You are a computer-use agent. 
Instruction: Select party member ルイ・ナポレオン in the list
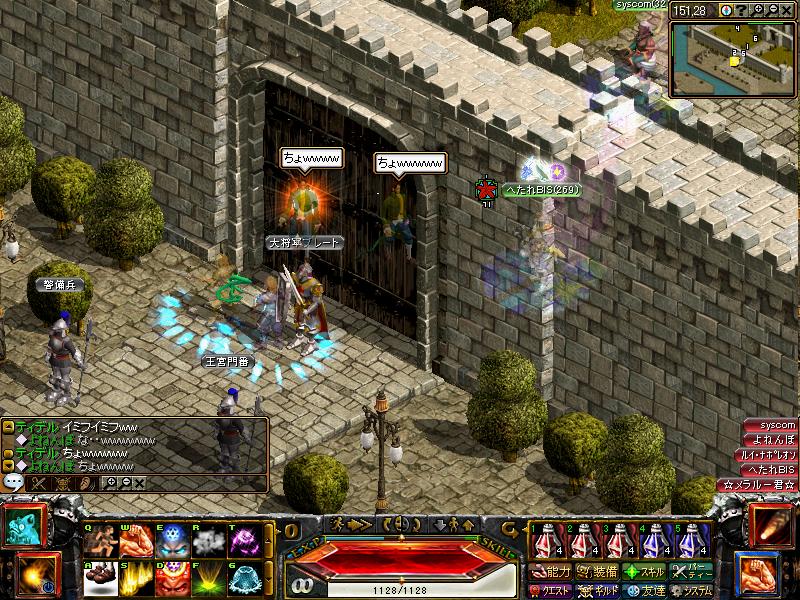point(770,455)
